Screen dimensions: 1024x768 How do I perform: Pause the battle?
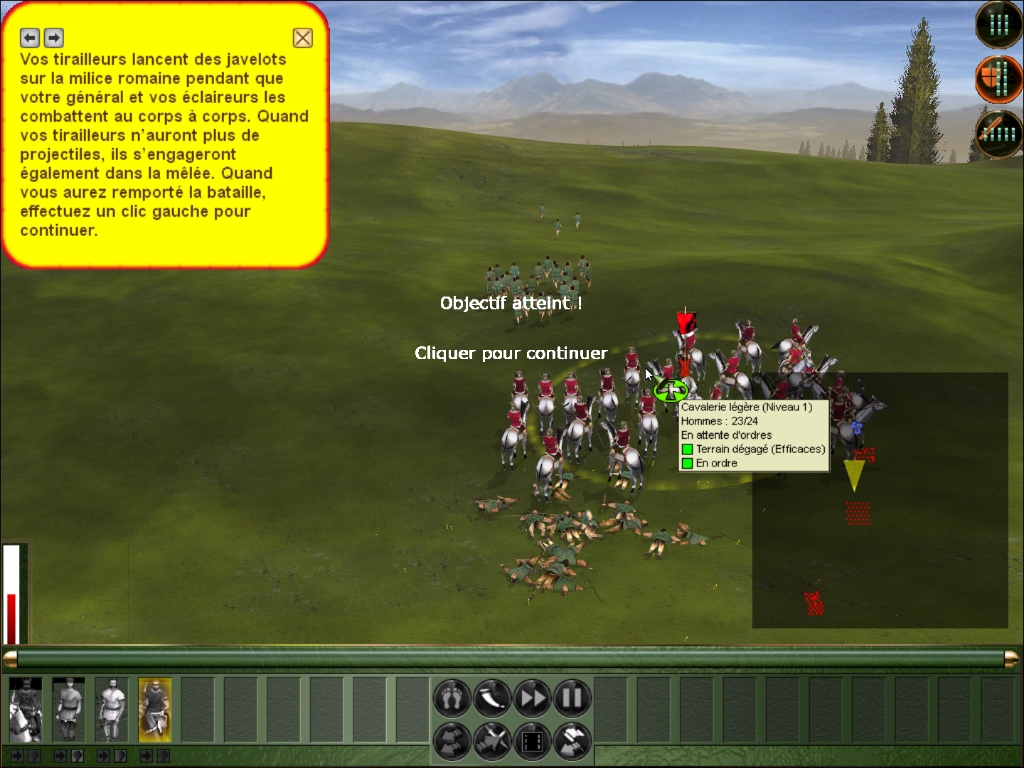pos(572,697)
